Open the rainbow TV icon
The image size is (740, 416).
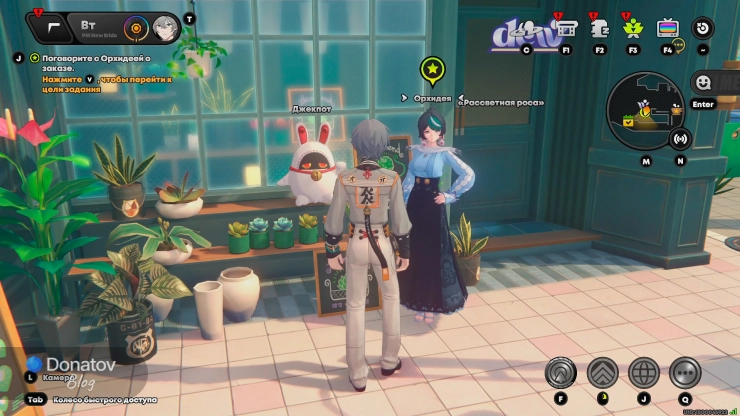tap(667, 29)
